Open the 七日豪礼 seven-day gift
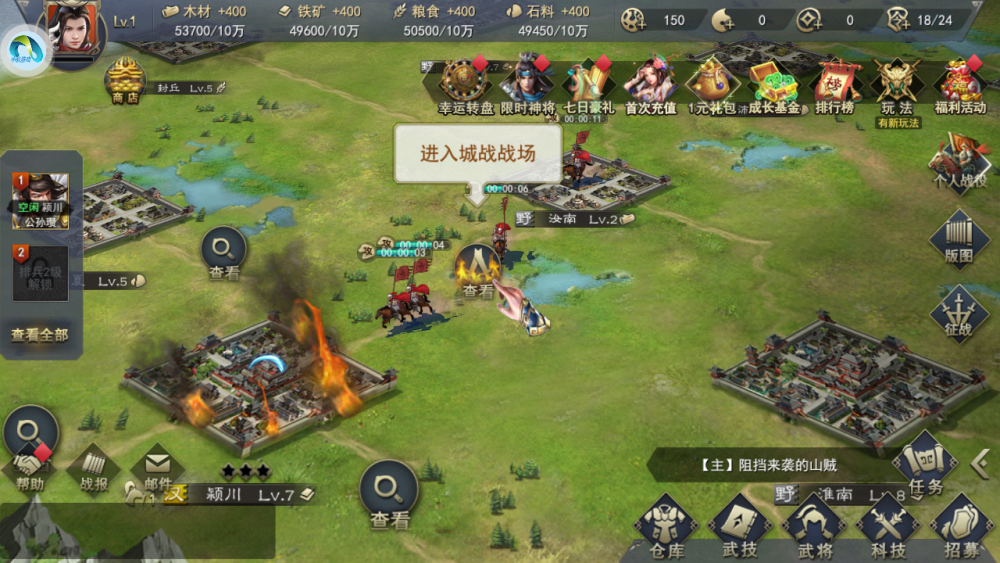The height and width of the screenshot is (563, 1000). [589, 84]
